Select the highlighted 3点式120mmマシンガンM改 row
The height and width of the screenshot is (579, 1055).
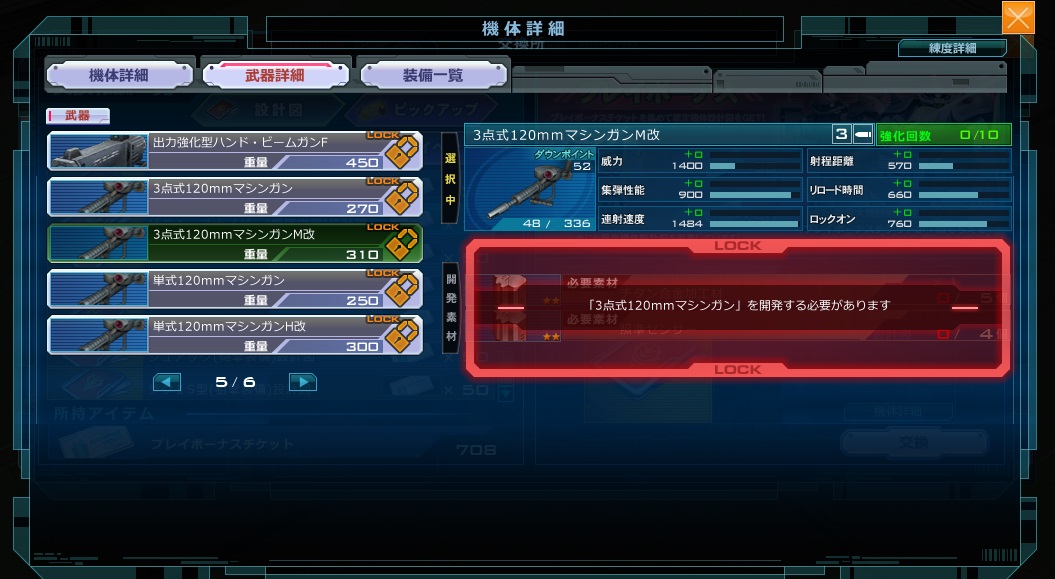tap(235, 243)
